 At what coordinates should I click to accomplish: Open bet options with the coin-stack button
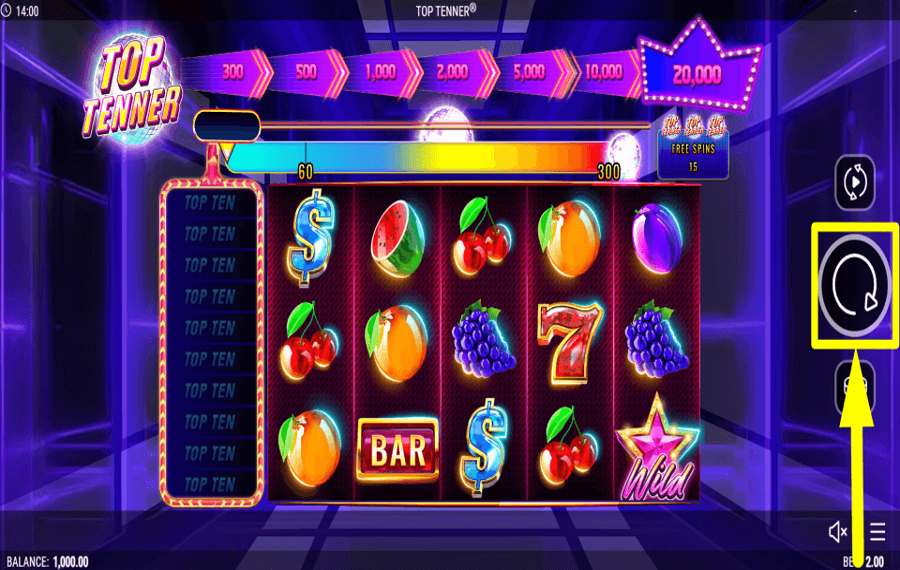pyautogui.click(x=855, y=382)
